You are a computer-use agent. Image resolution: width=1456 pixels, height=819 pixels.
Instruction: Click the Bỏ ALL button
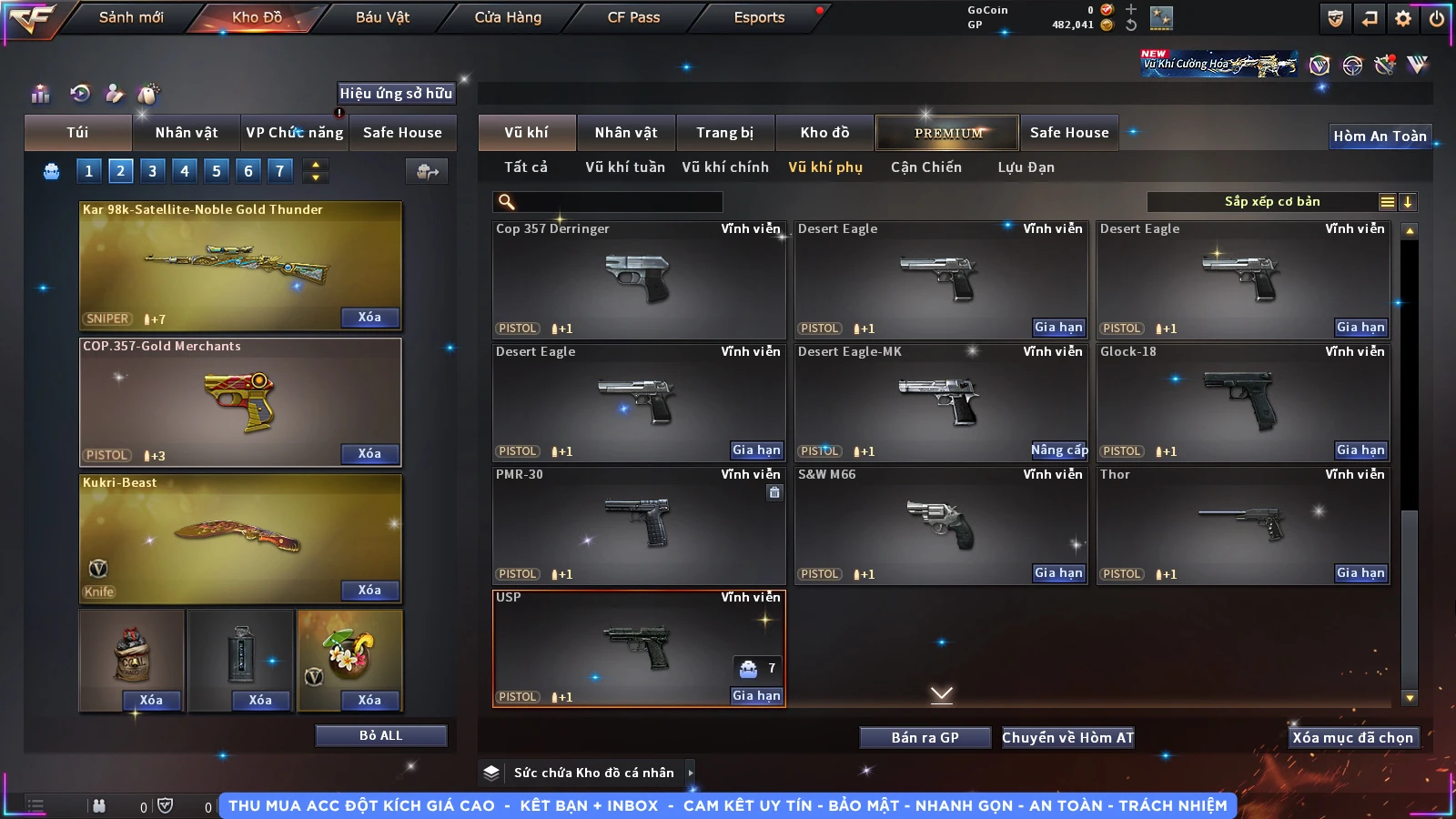coord(380,735)
